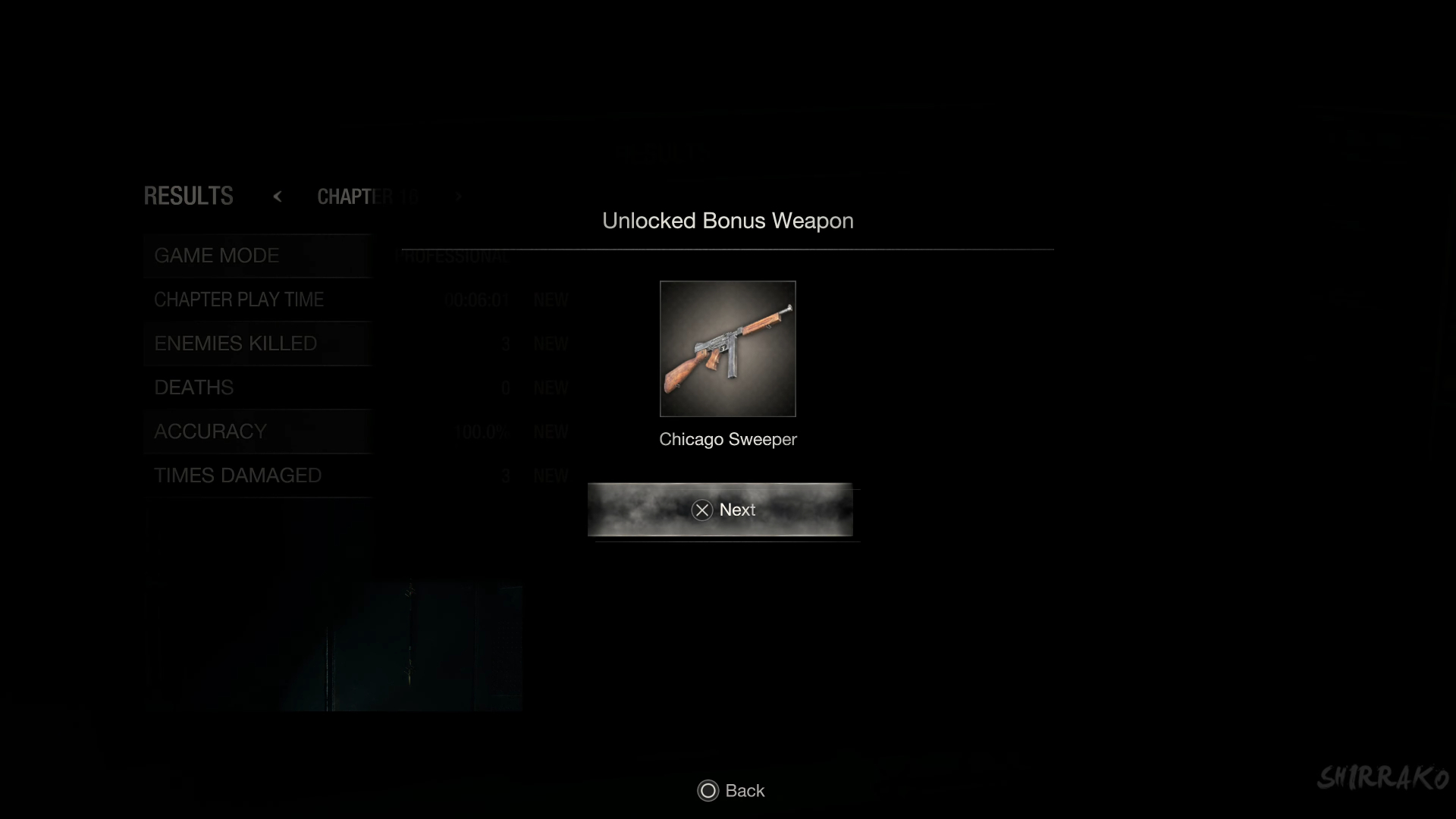The height and width of the screenshot is (819, 1456).
Task: Show previous chapter results with left arrow
Action: click(278, 196)
